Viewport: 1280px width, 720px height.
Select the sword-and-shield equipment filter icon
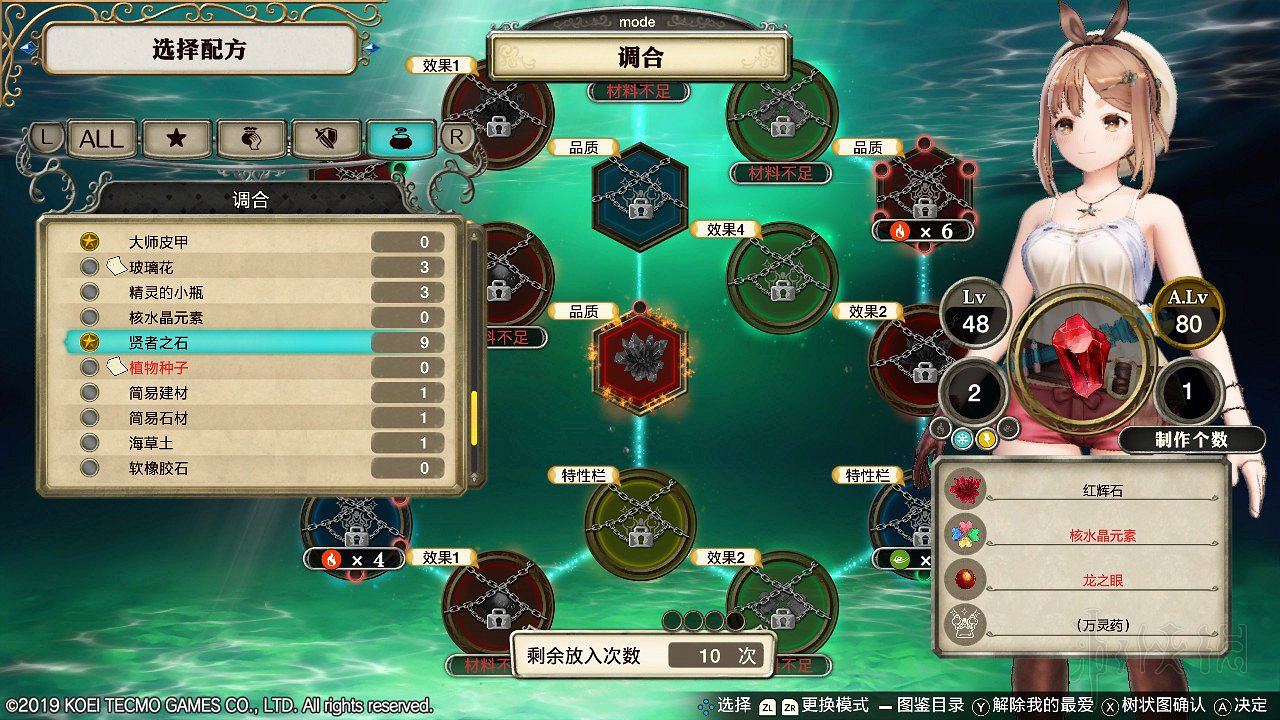click(326, 139)
